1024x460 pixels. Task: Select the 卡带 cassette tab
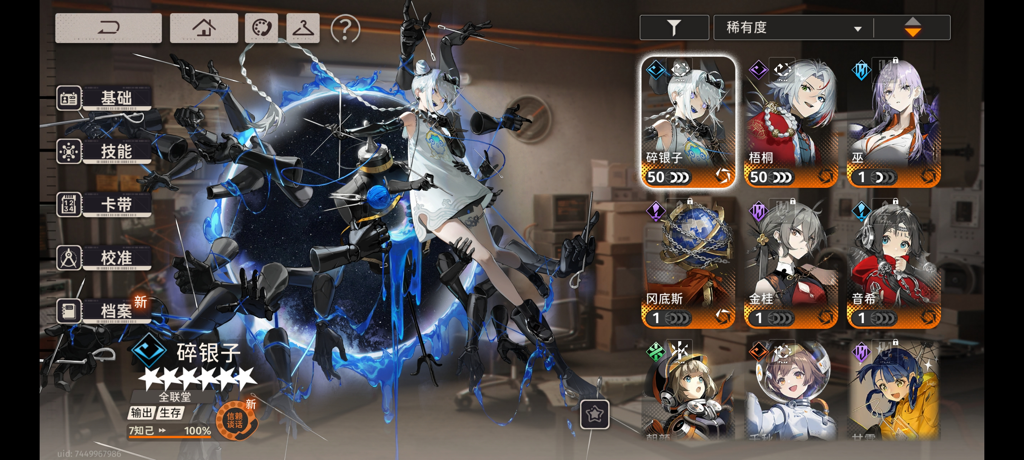[x=105, y=205]
